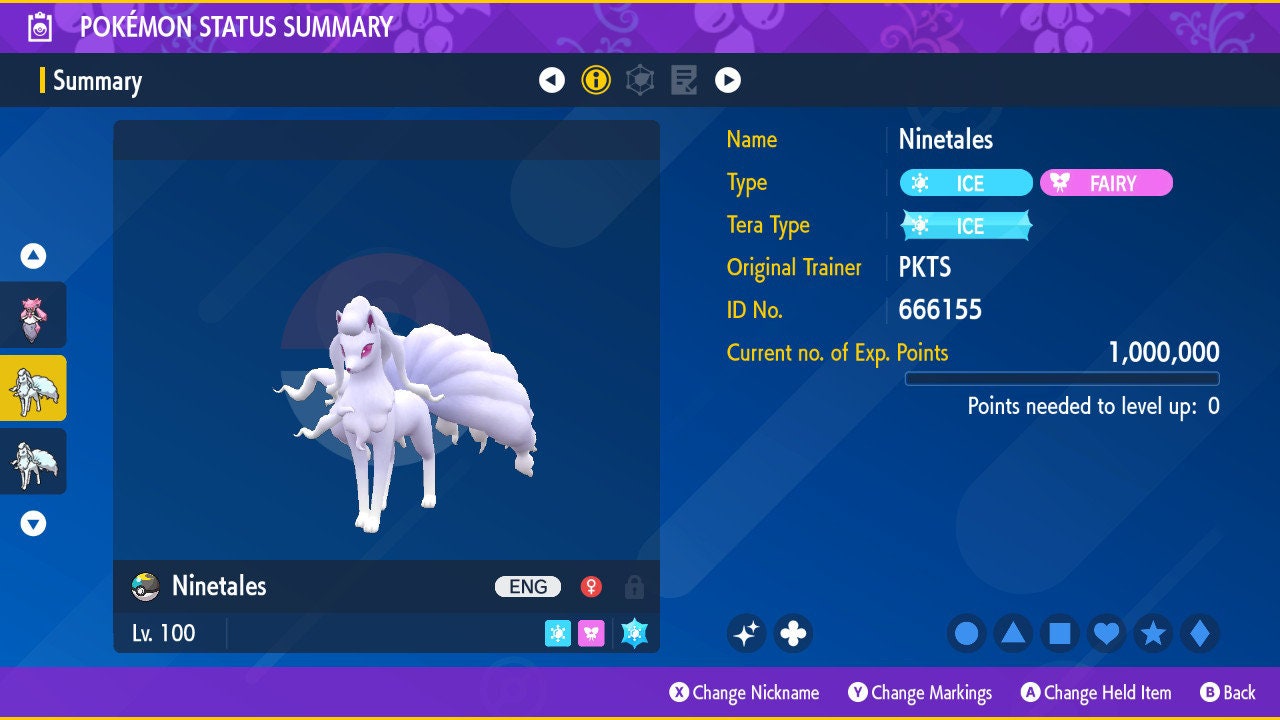
Task: Click the Change Nickname option
Action: 745,693
